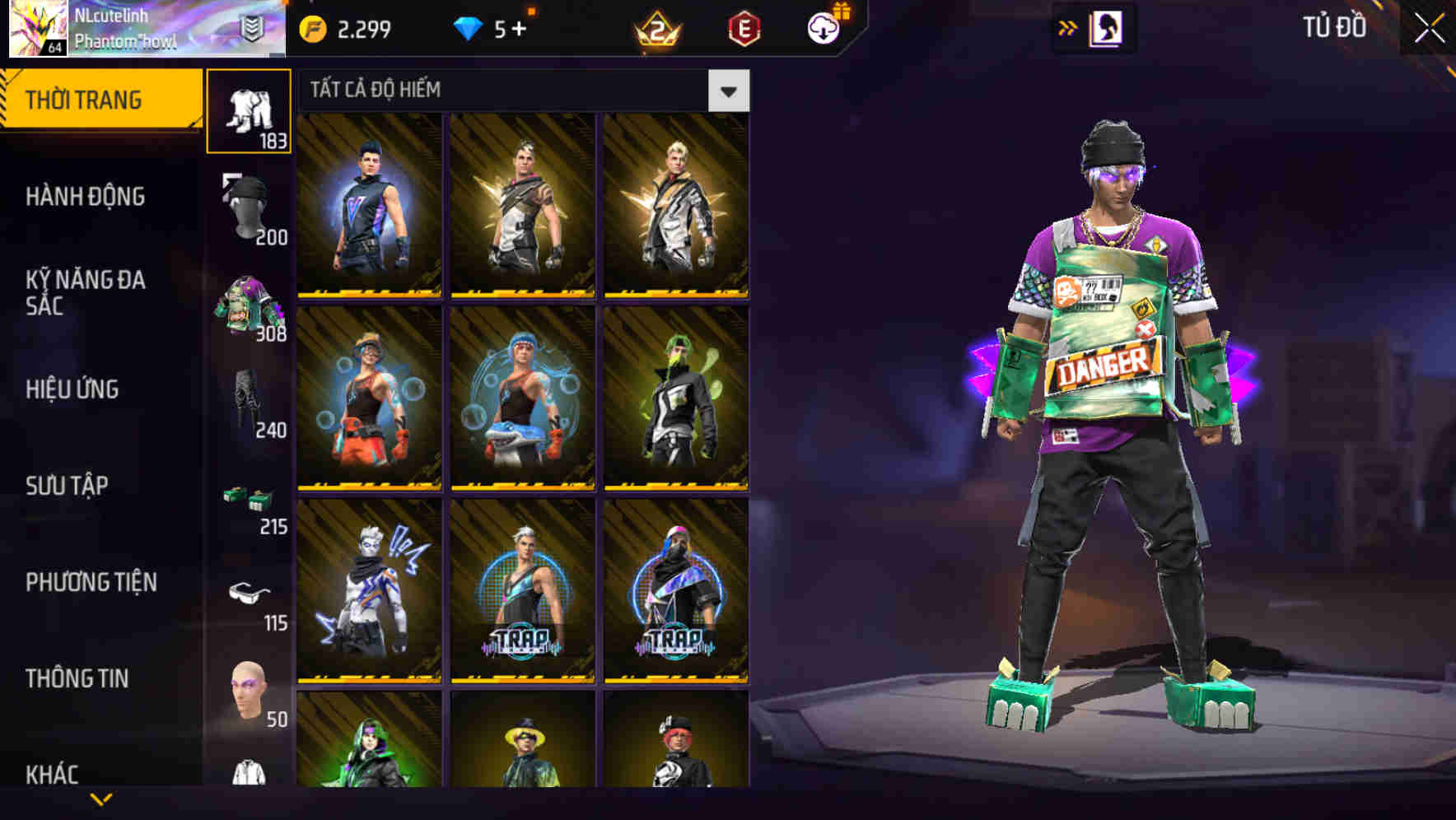
Task: Open the cloud download gift icon
Action: click(x=823, y=27)
